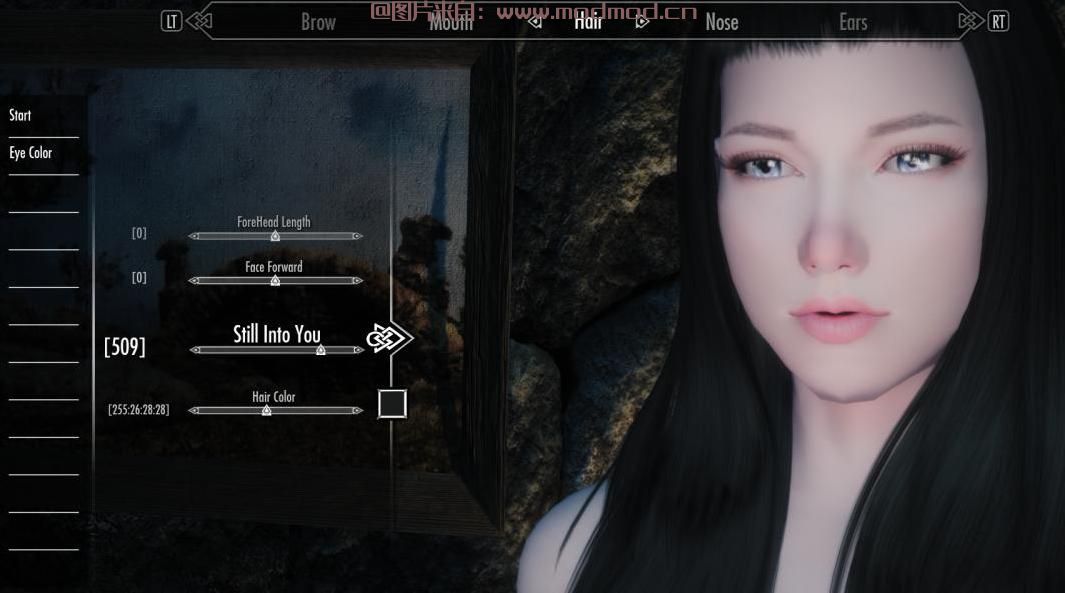Select the Nose tab

point(721,22)
